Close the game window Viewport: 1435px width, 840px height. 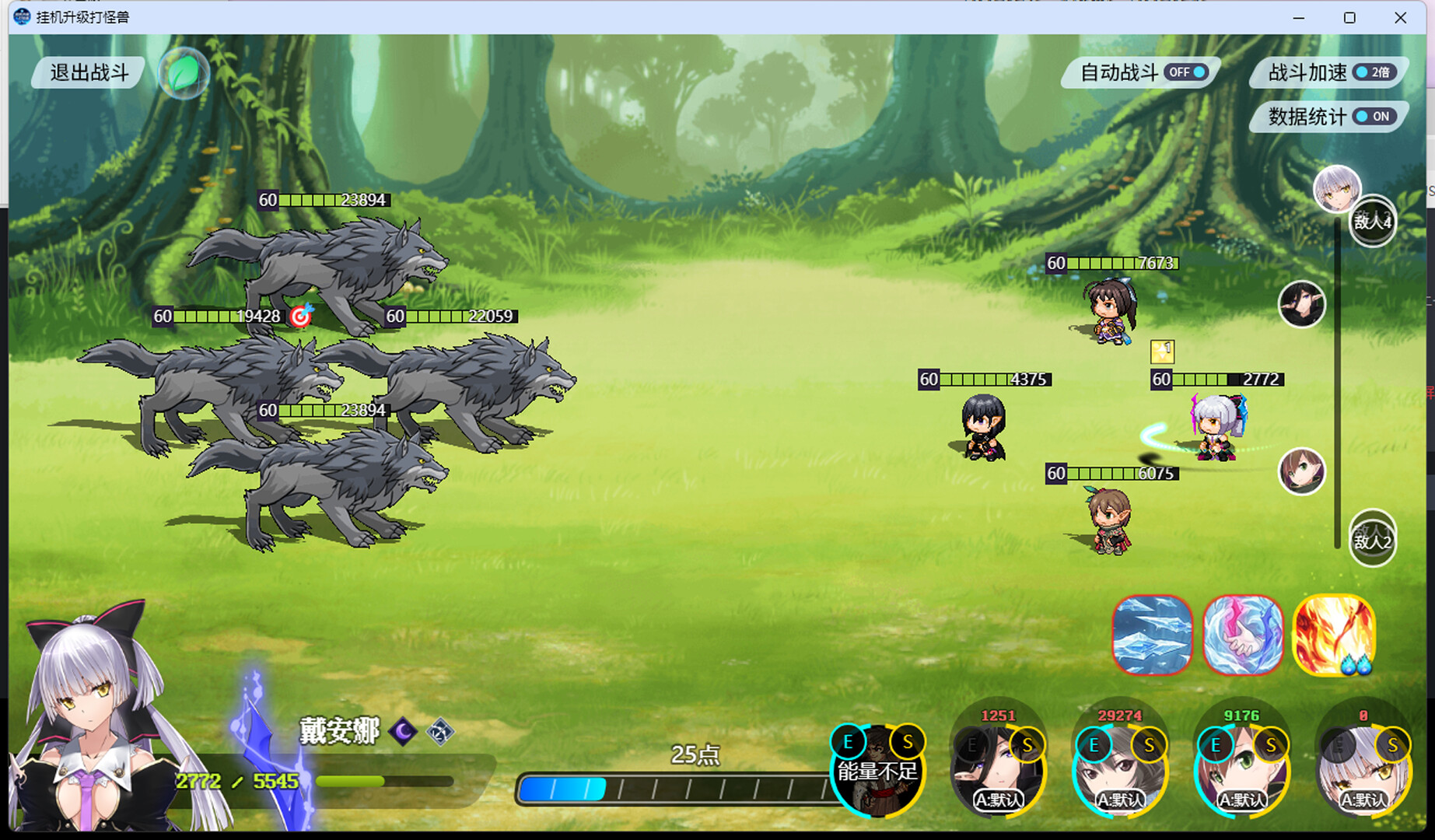(x=1400, y=17)
